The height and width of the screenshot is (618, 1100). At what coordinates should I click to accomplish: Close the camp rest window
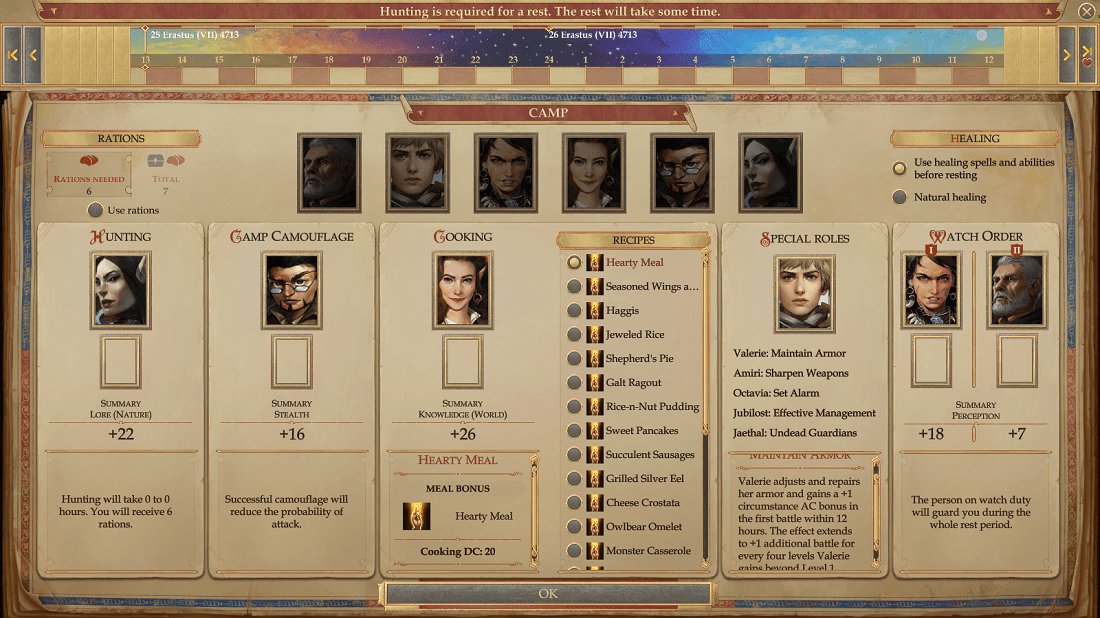(1087, 12)
